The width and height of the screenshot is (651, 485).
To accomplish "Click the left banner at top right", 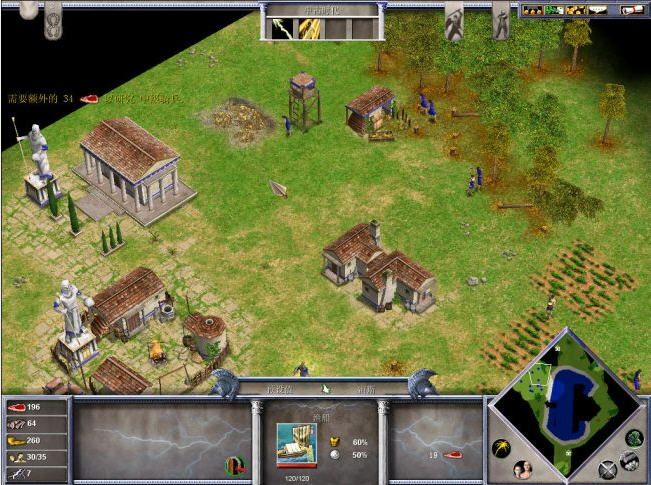I will tap(453, 18).
